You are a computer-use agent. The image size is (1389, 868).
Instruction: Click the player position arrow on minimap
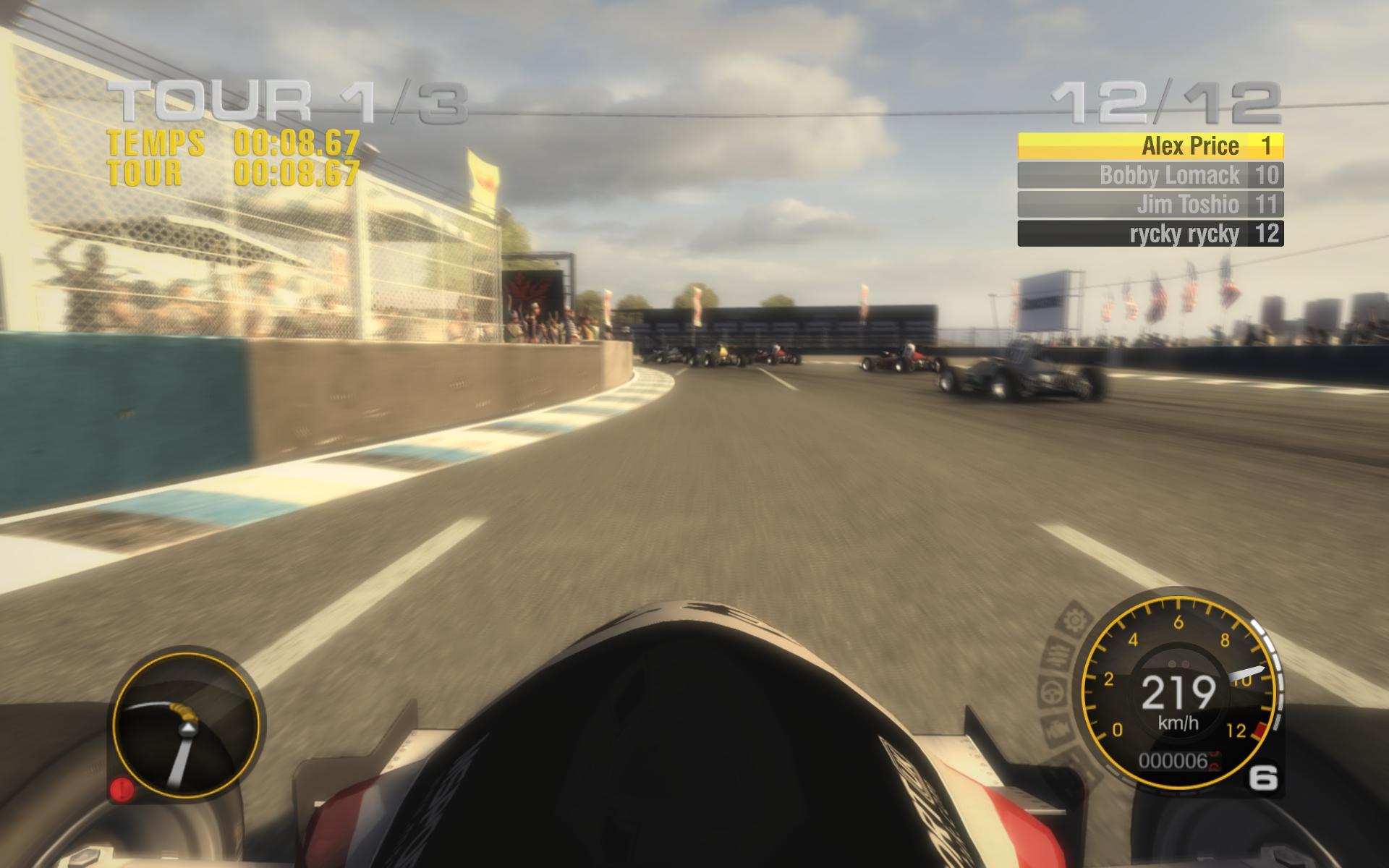tap(187, 727)
